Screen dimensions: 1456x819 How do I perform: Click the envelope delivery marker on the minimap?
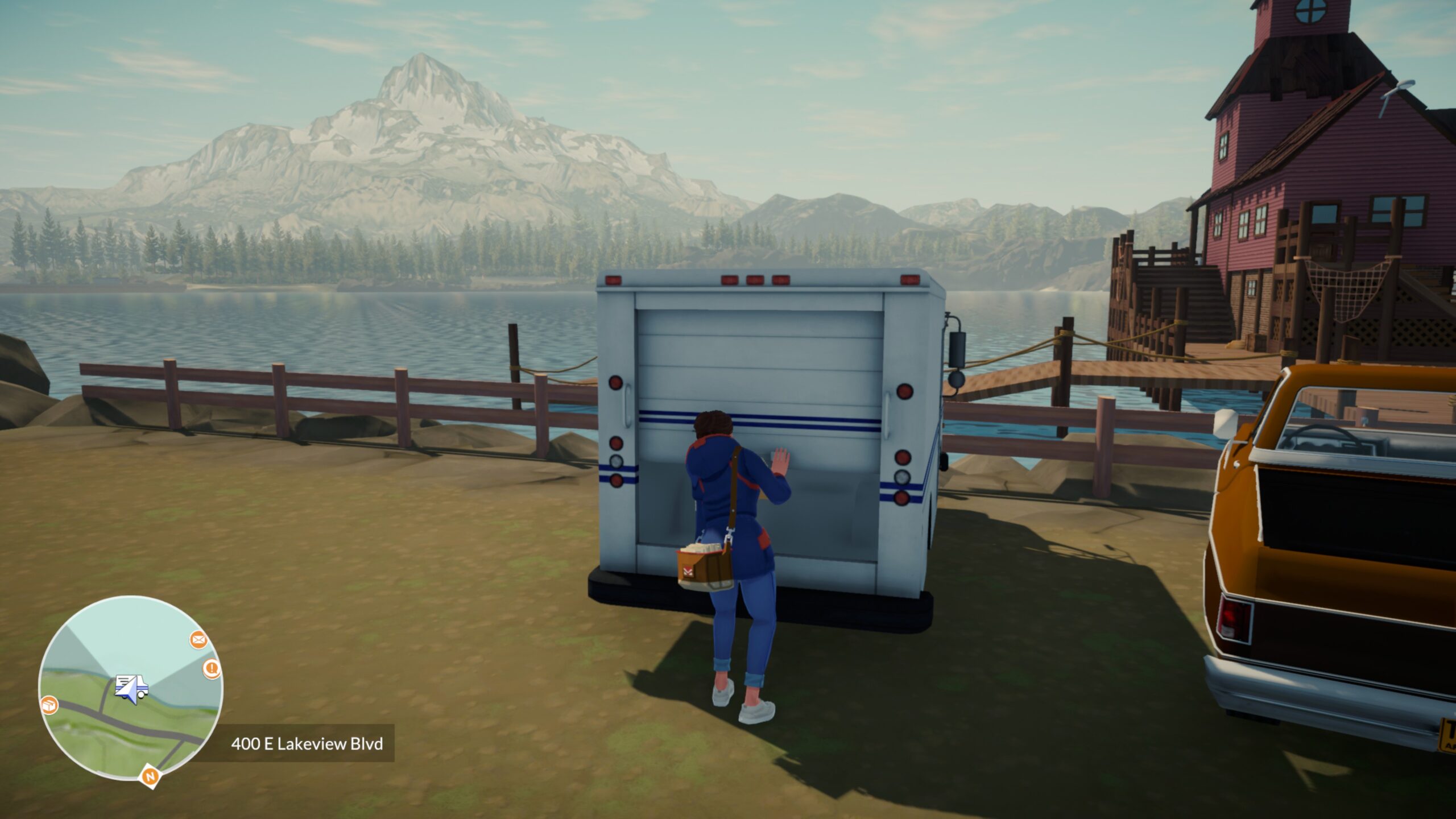point(198,640)
